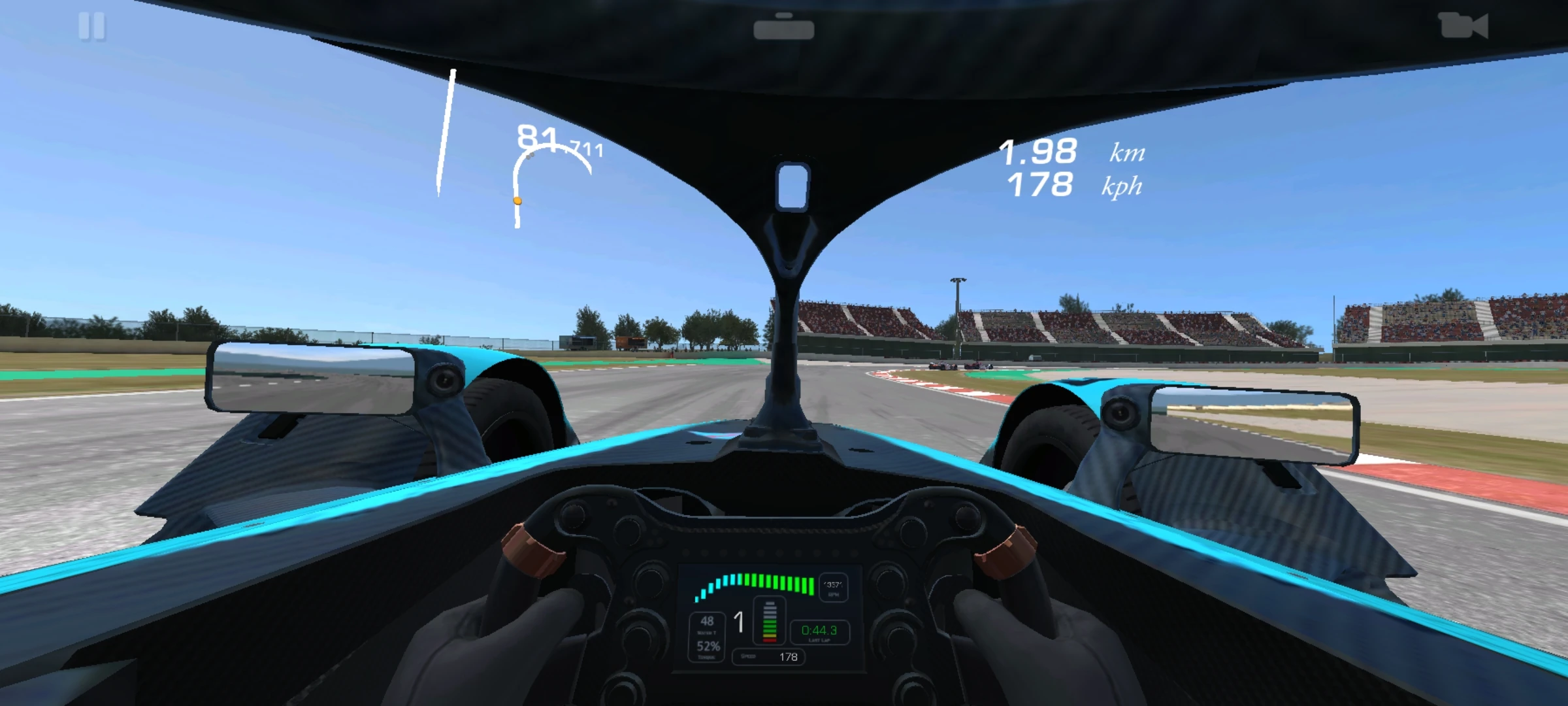Expand the 13571 RPM panel
Viewport: 1568px width, 706px height.
833,588
